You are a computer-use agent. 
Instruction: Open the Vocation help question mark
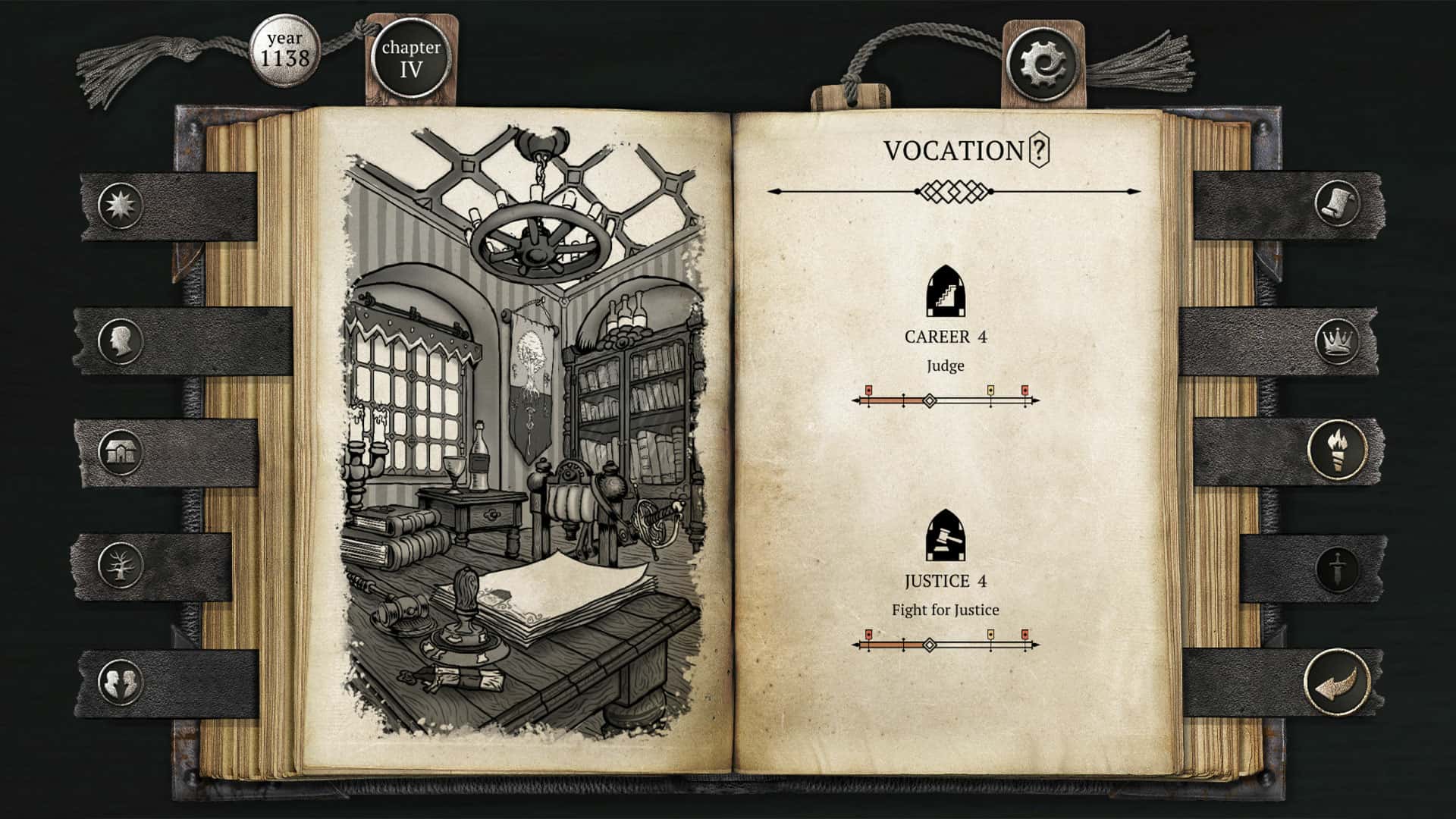pyautogui.click(x=1038, y=151)
